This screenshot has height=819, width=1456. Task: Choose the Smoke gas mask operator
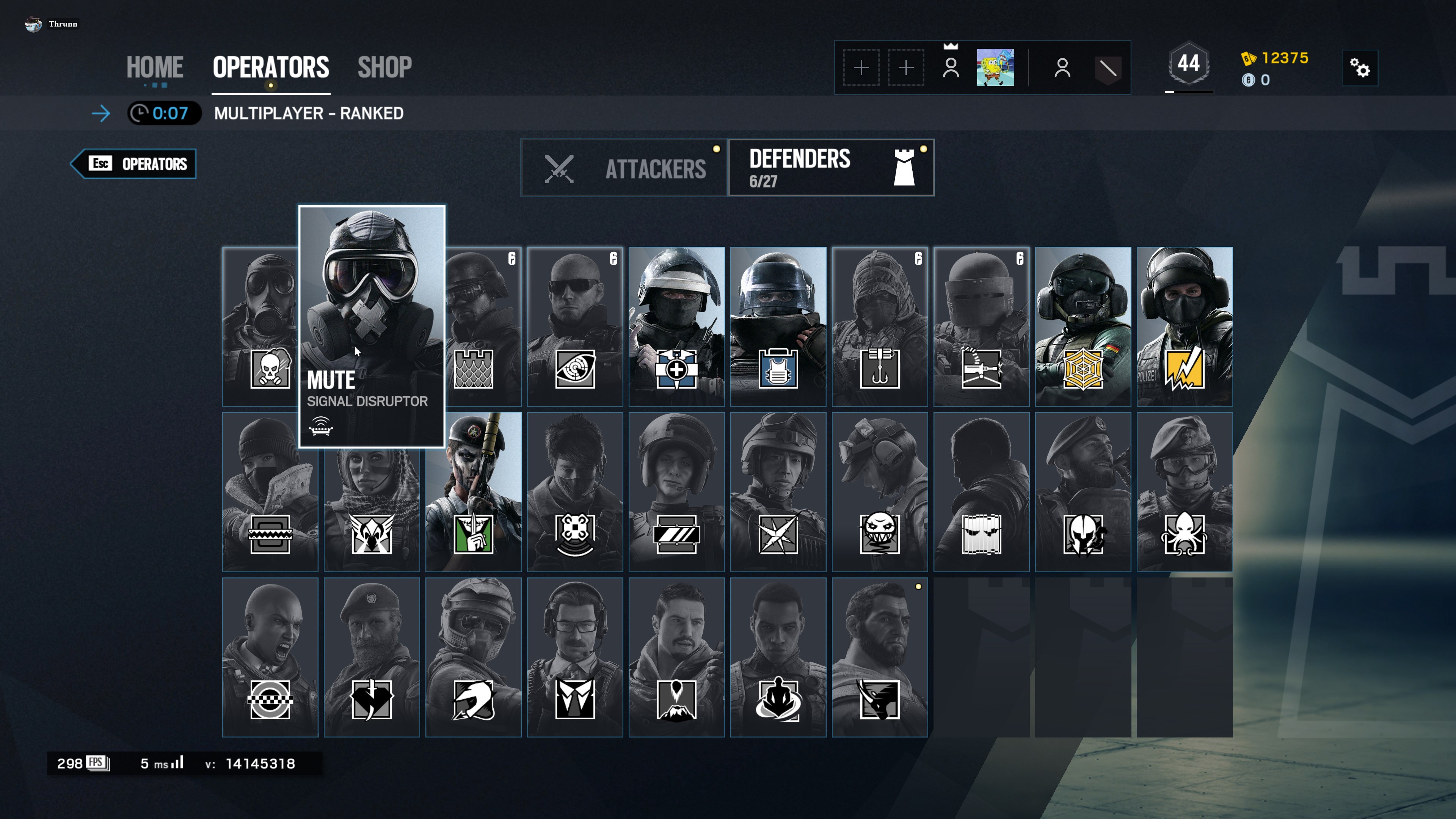click(x=260, y=326)
